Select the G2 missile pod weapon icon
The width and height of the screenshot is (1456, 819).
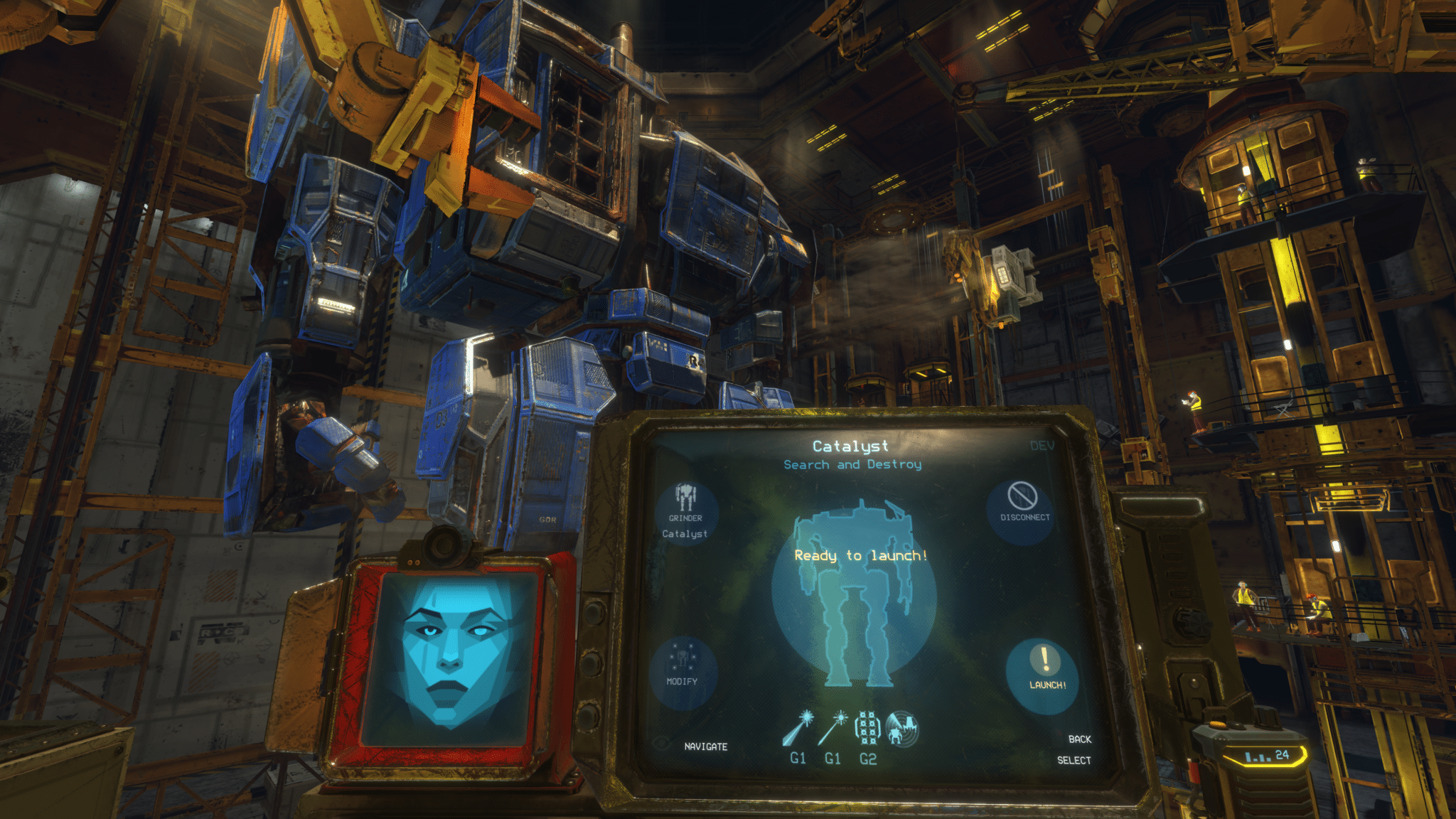pos(867,729)
